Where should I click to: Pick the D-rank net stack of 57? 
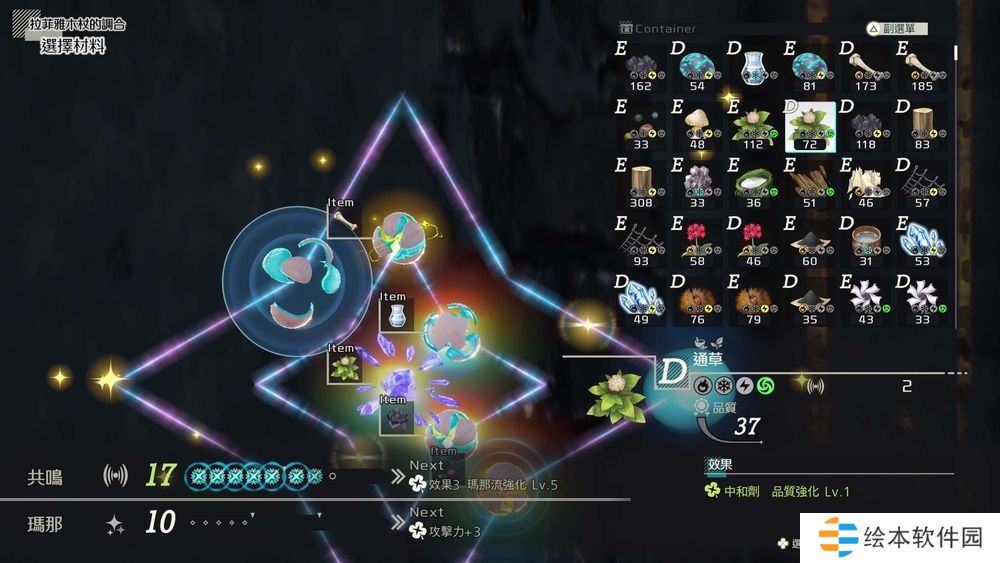tap(922, 184)
